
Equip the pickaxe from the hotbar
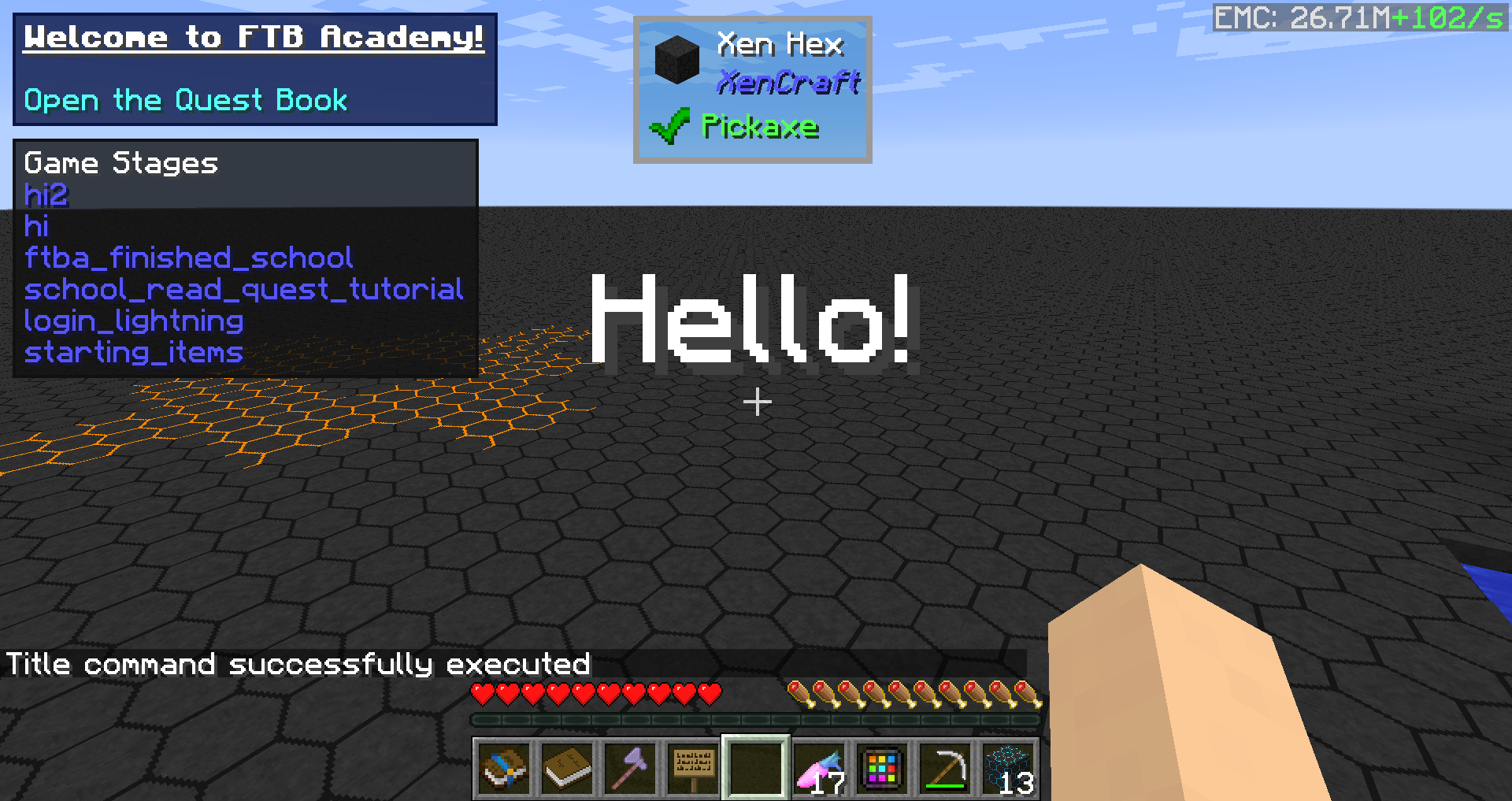[x=945, y=768]
